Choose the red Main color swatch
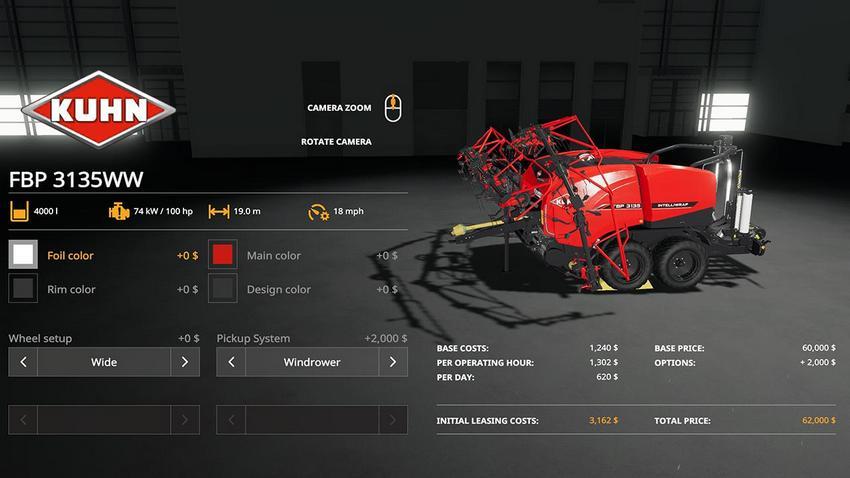This screenshot has height=478, width=850. pos(222,255)
